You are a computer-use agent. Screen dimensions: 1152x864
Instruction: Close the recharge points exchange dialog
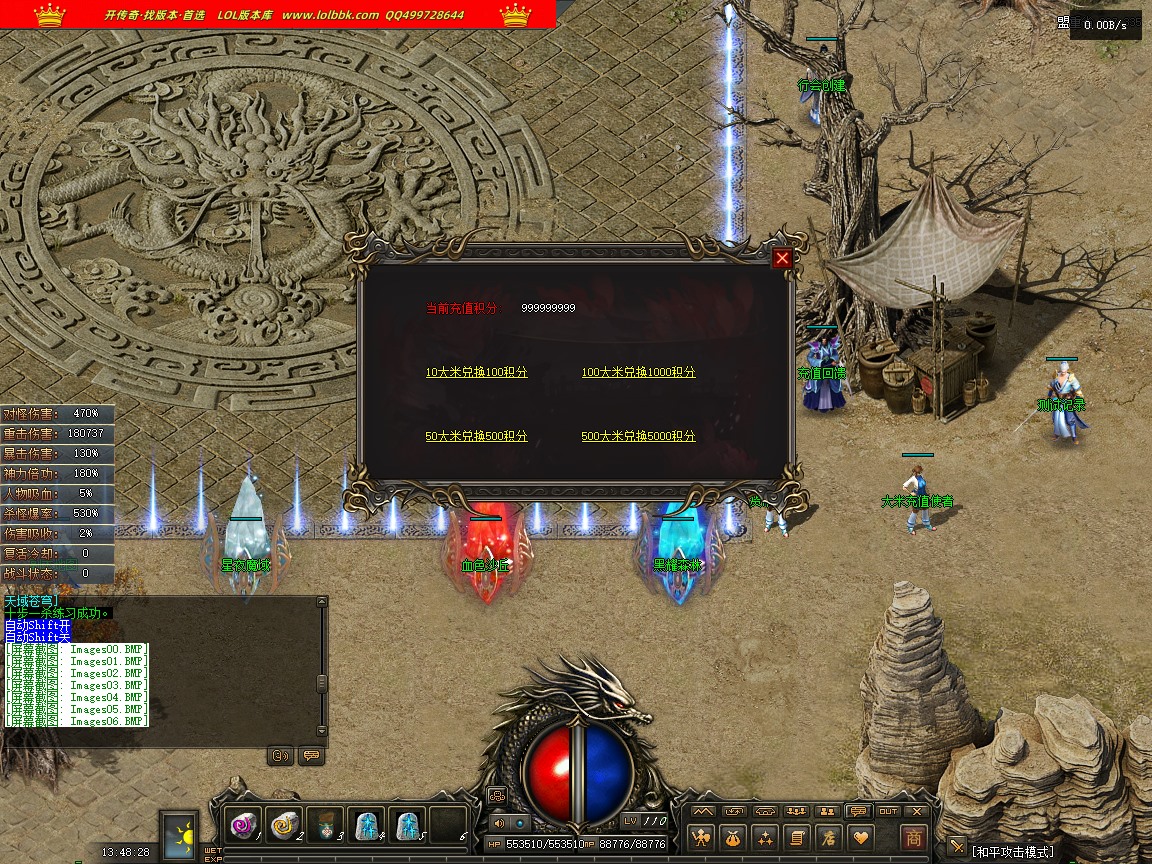tap(782, 258)
